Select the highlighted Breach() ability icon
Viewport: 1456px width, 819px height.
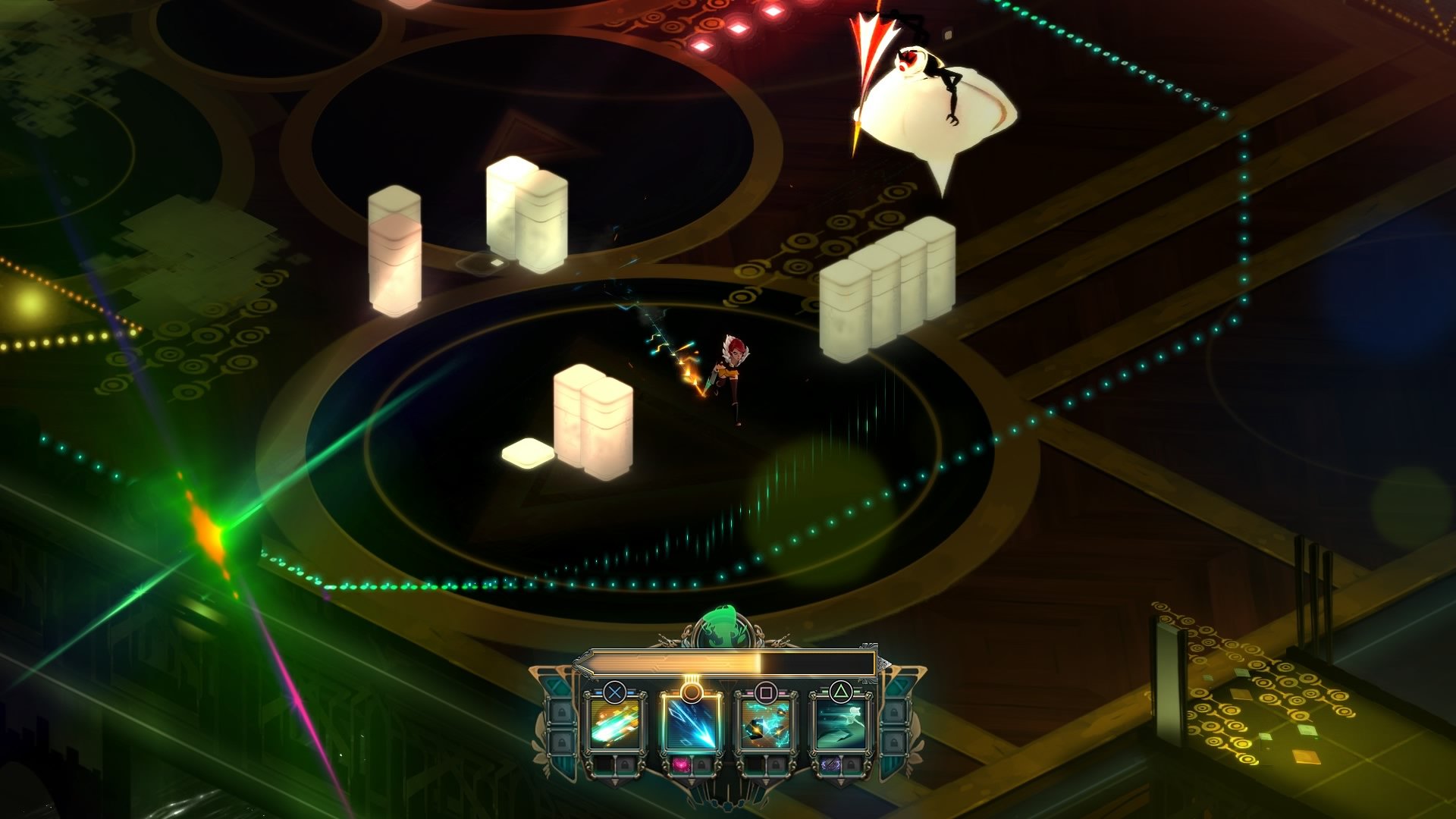pos(692,724)
